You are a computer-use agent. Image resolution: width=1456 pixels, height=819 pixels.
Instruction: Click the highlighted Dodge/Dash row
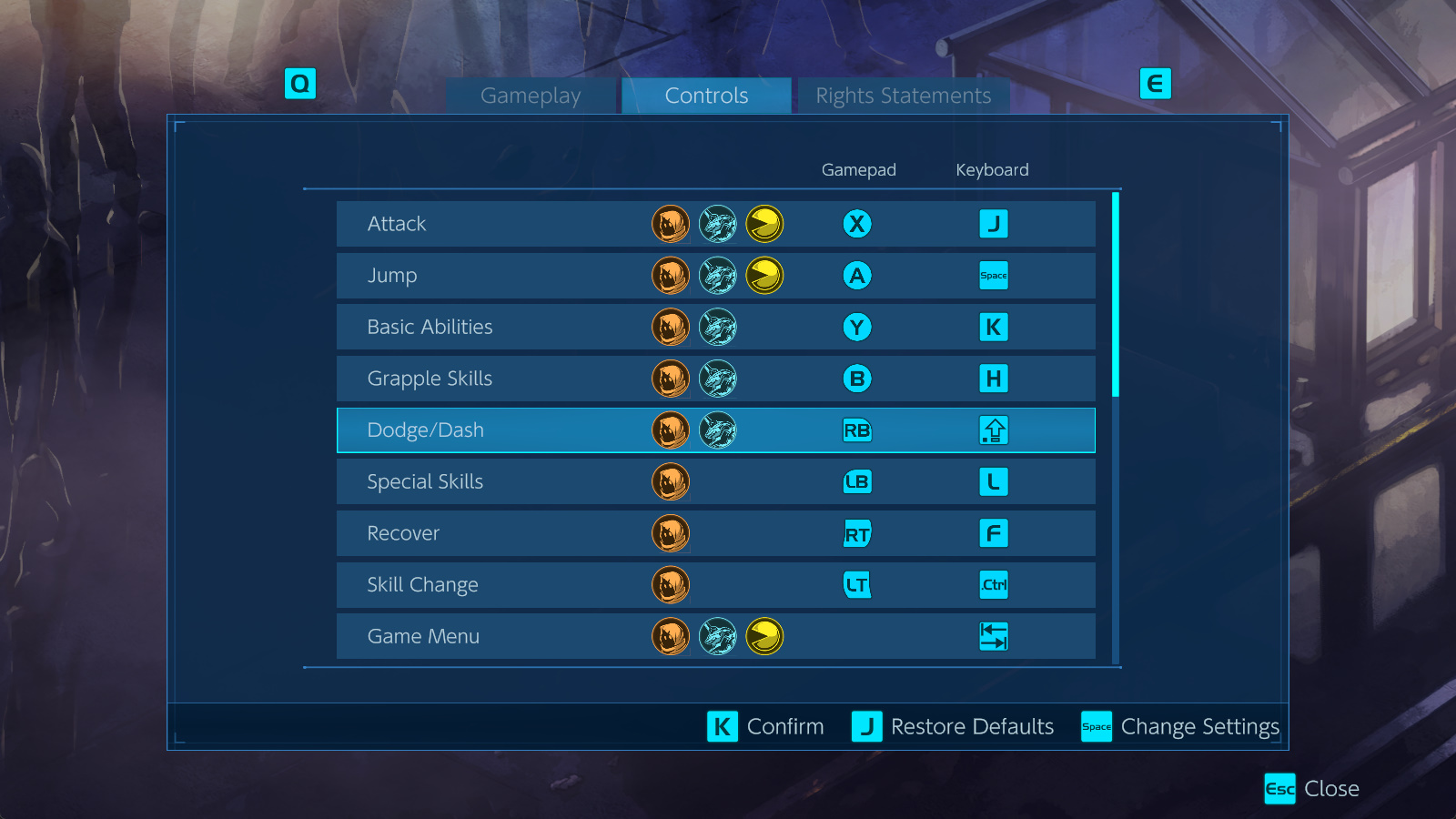click(715, 430)
